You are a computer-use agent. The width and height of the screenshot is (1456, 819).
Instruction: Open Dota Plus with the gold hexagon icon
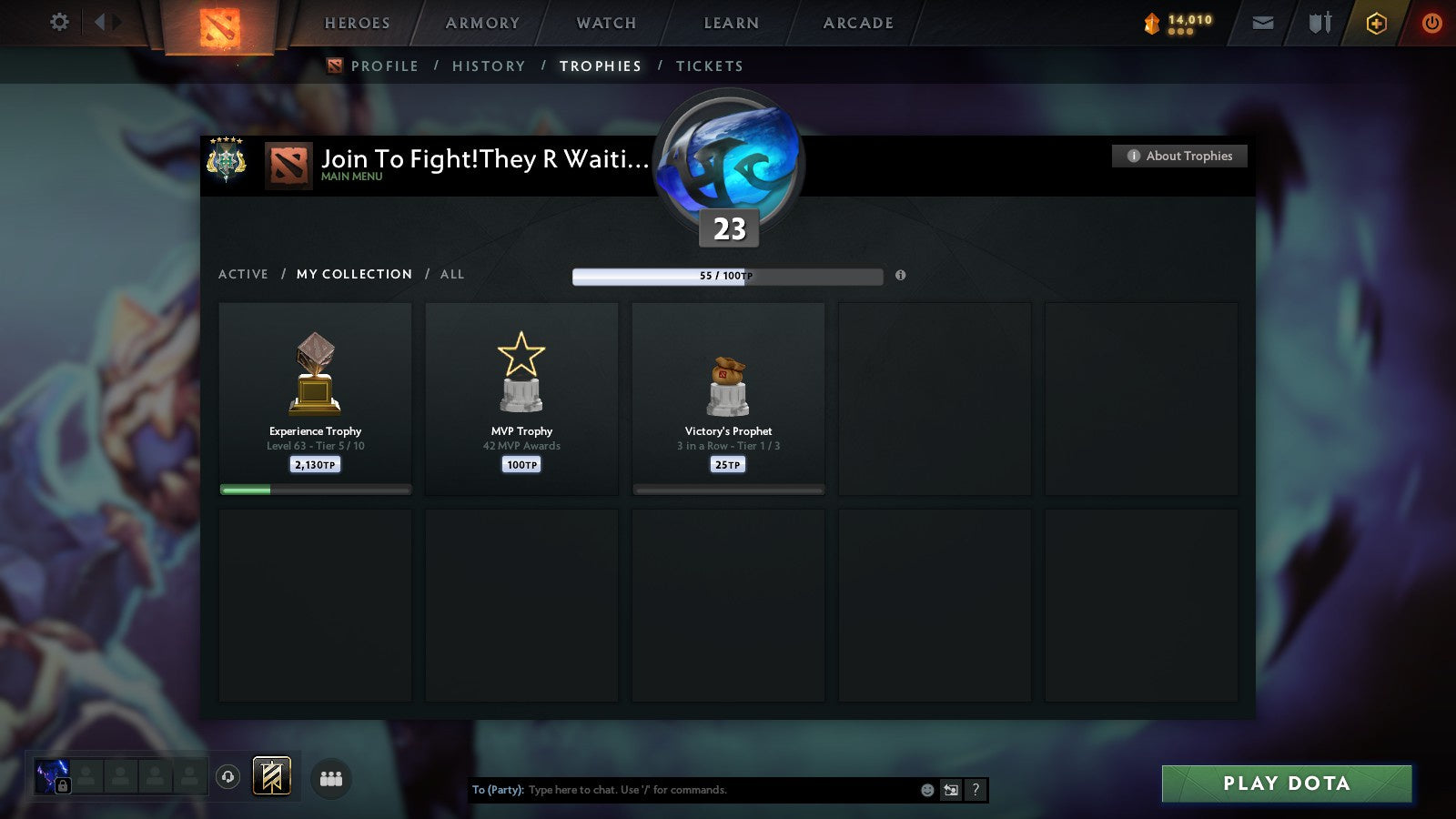[x=1377, y=23]
